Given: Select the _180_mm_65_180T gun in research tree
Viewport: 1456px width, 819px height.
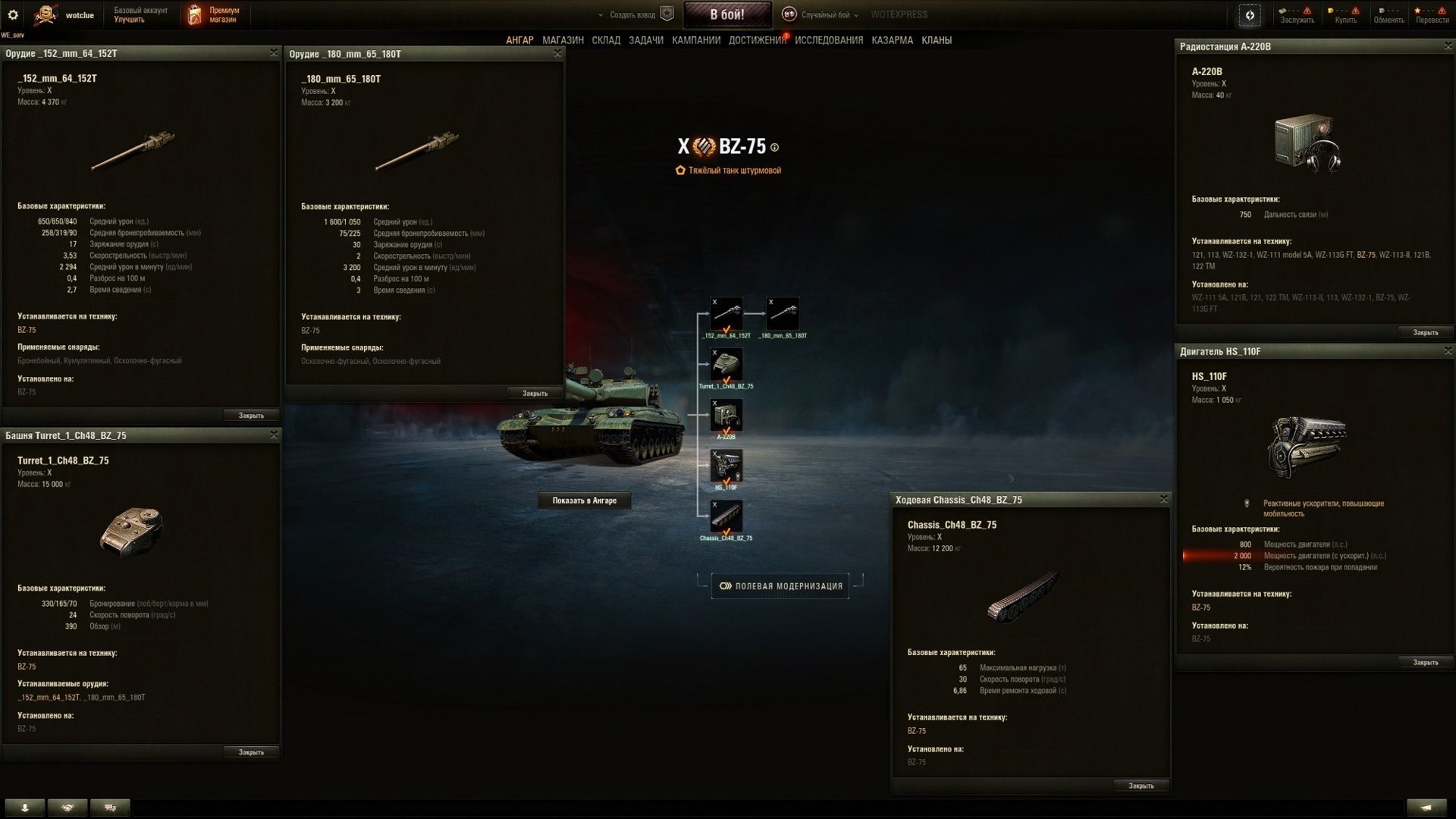Looking at the screenshot, I should (x=784, y=312).
